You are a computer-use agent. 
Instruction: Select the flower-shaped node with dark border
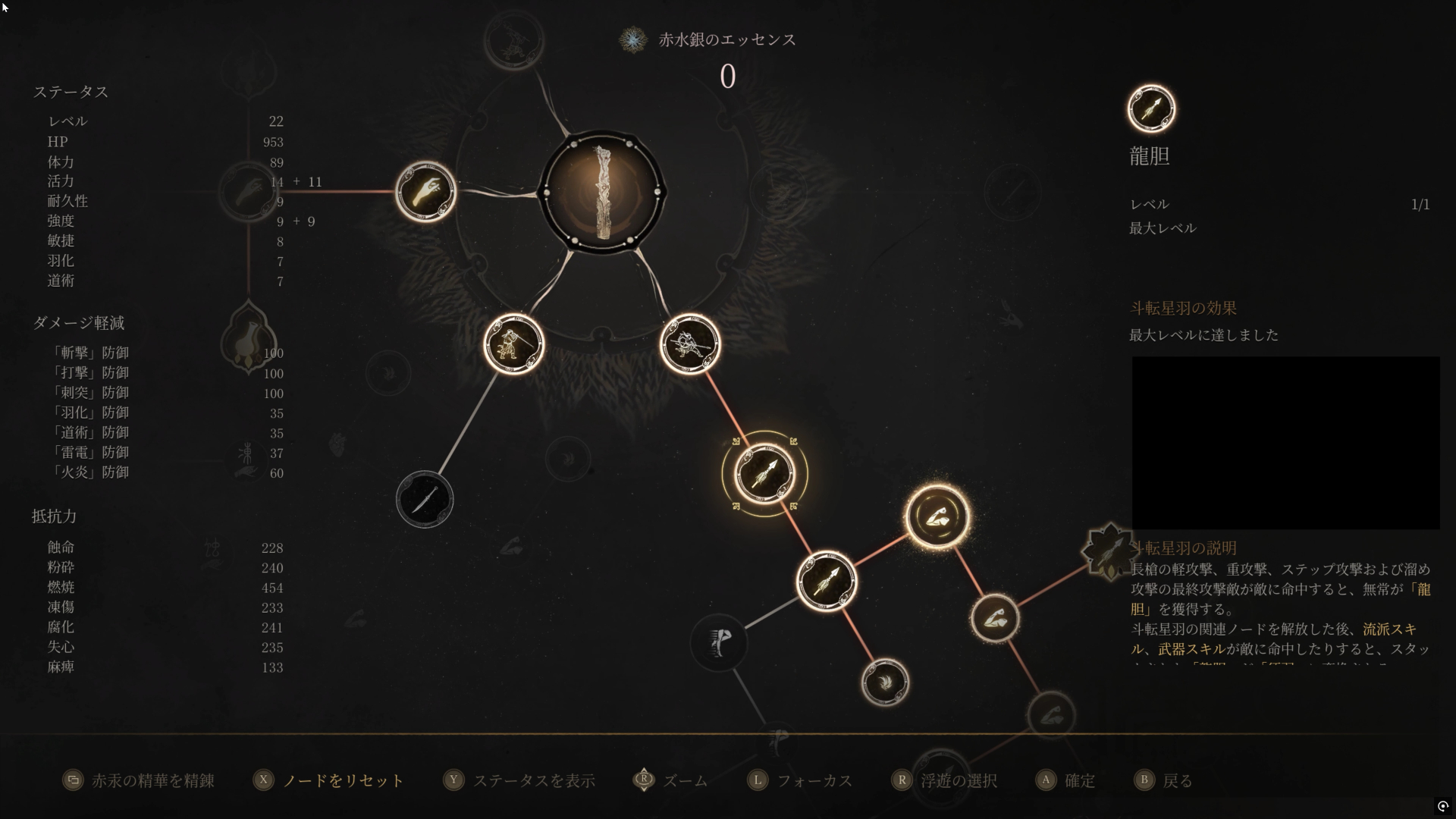[1109, 551]
